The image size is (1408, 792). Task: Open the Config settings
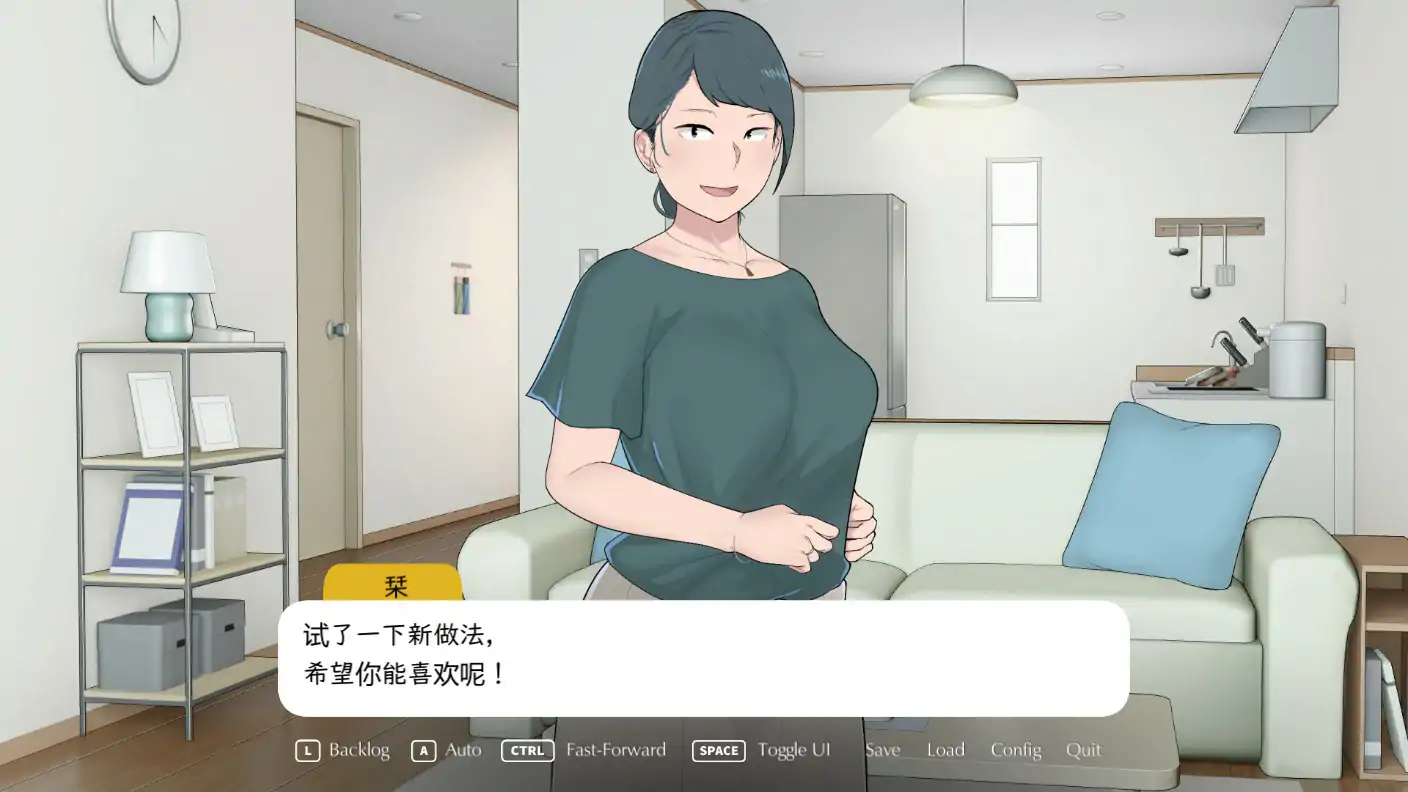(x=1016, y=750)
